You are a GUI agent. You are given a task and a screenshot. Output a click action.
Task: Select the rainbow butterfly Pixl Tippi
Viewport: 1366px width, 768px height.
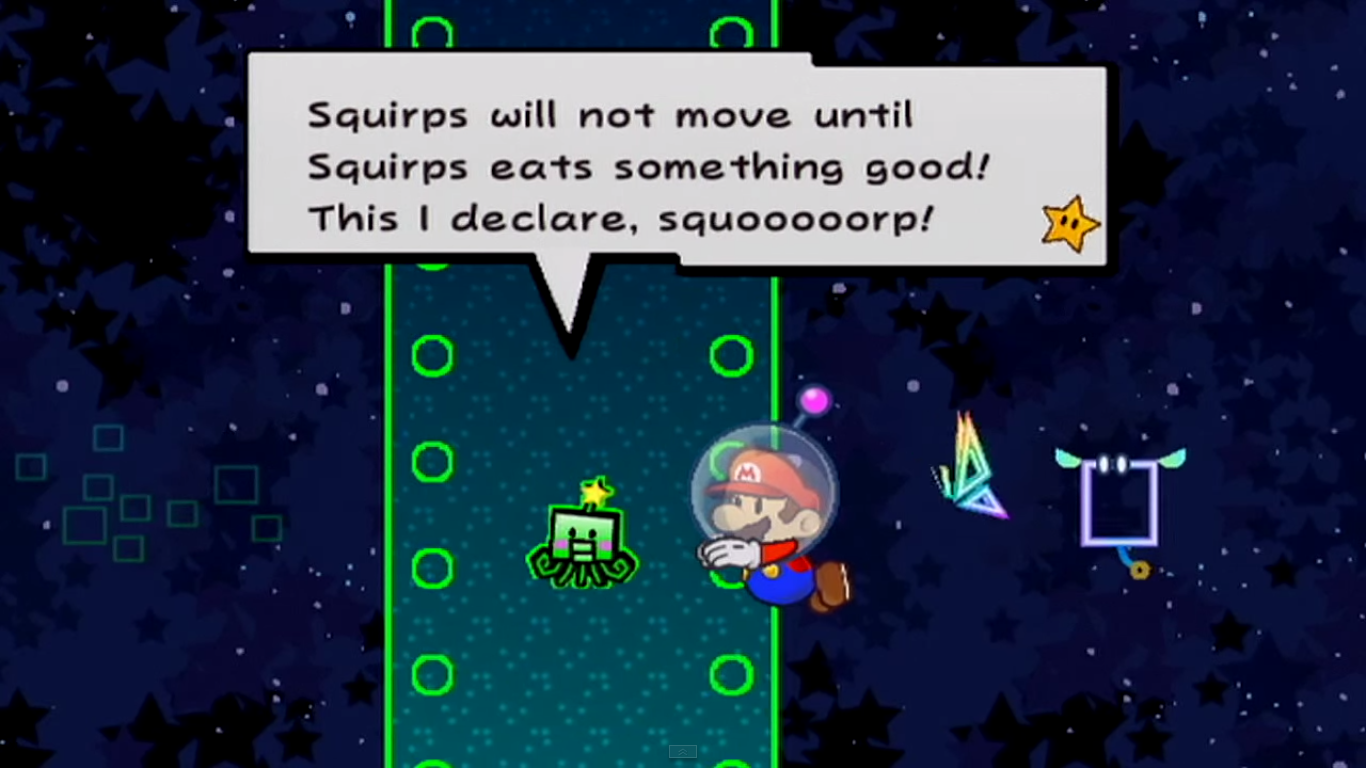coord(970,465)
